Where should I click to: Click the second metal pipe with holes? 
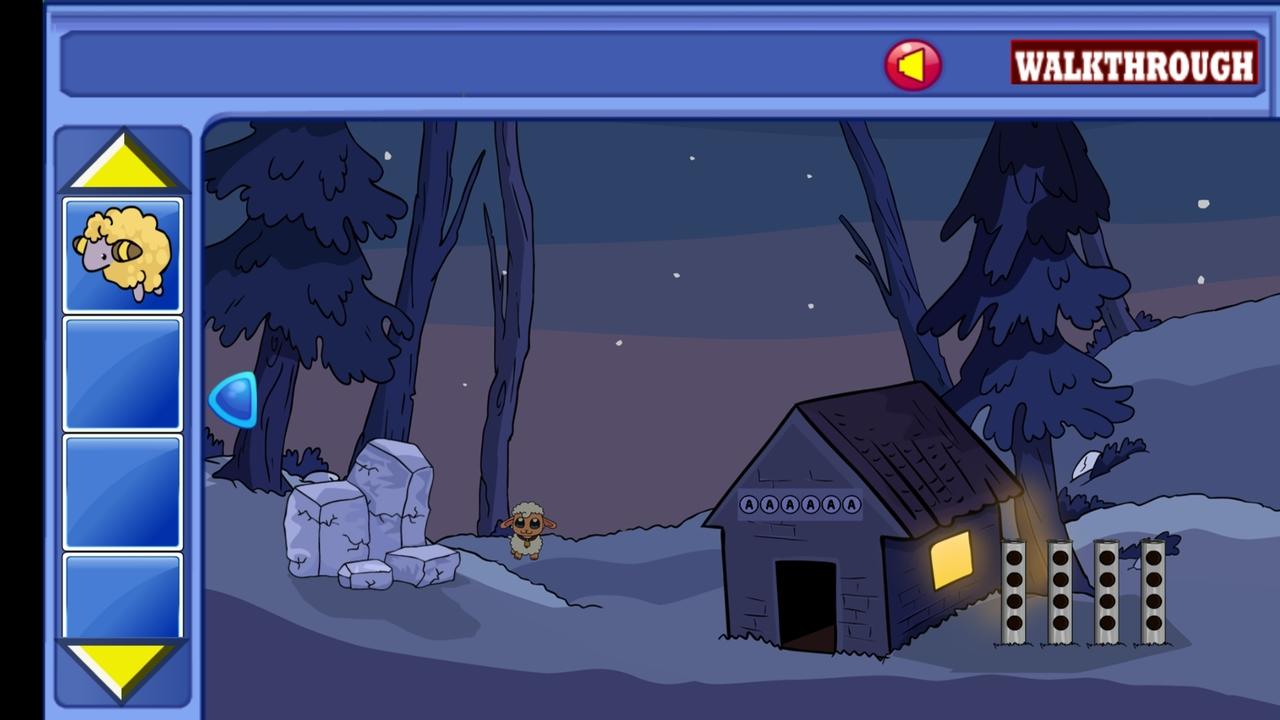coord(1058,590)
